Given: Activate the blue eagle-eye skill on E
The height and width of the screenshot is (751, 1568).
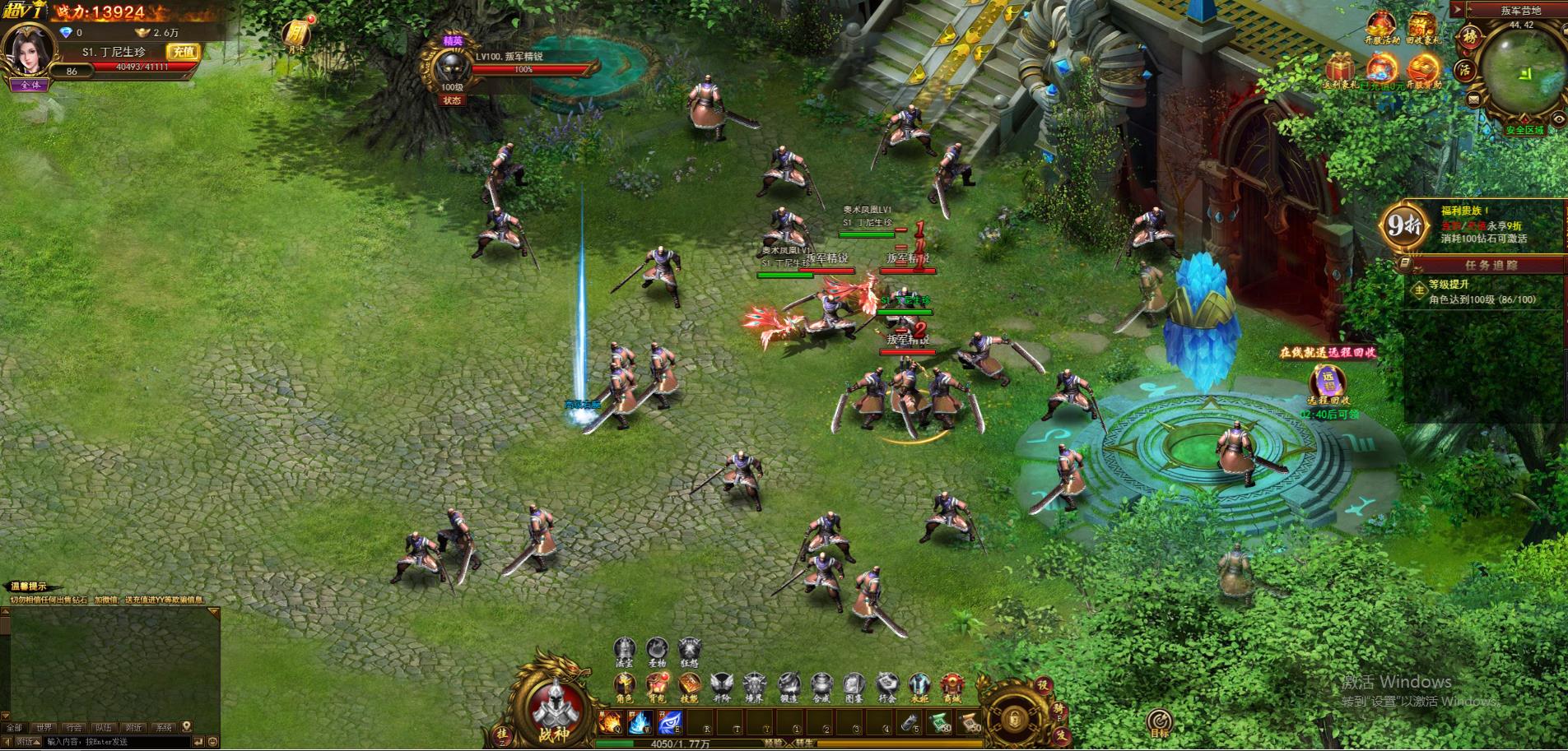Looking at the screenshot, I should point(670,723).
